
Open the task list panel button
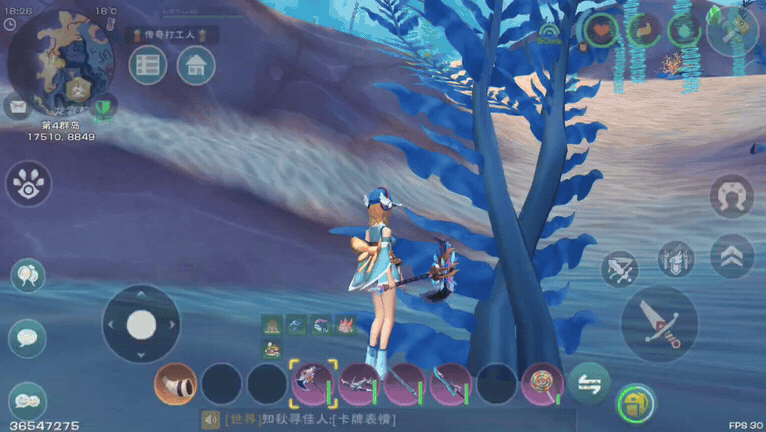(x=148, y=66)
